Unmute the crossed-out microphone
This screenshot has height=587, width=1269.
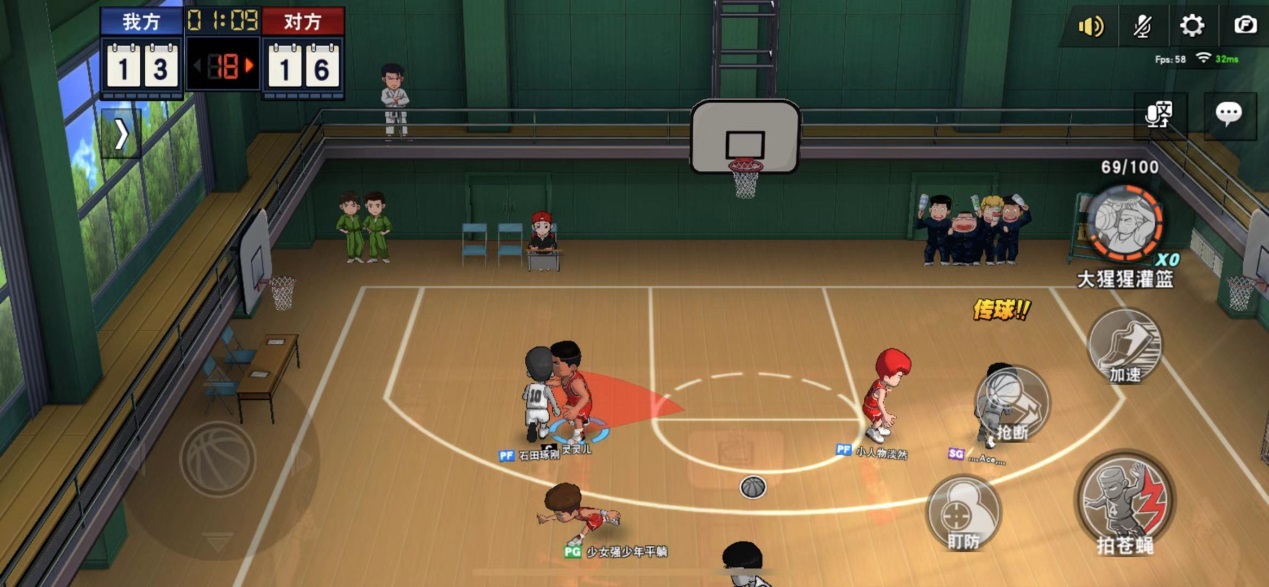point(1142,26)
